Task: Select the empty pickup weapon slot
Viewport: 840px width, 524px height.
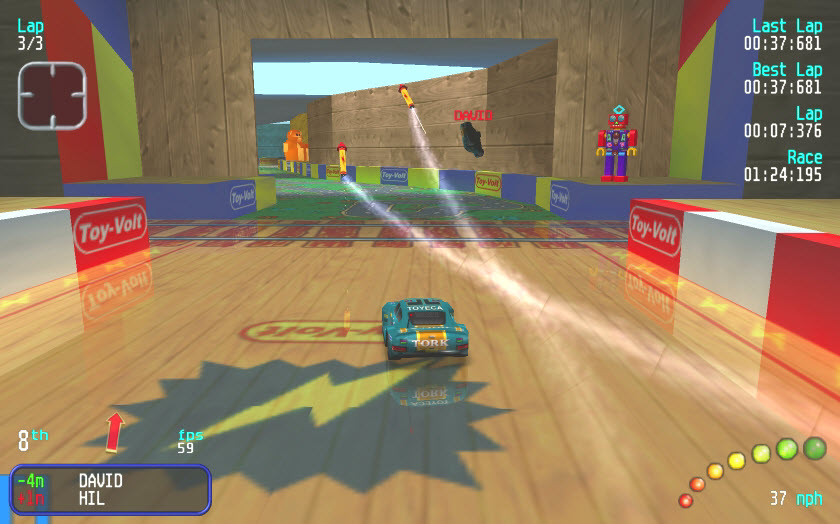Action: pyautogui.click(x=52, y=95)
